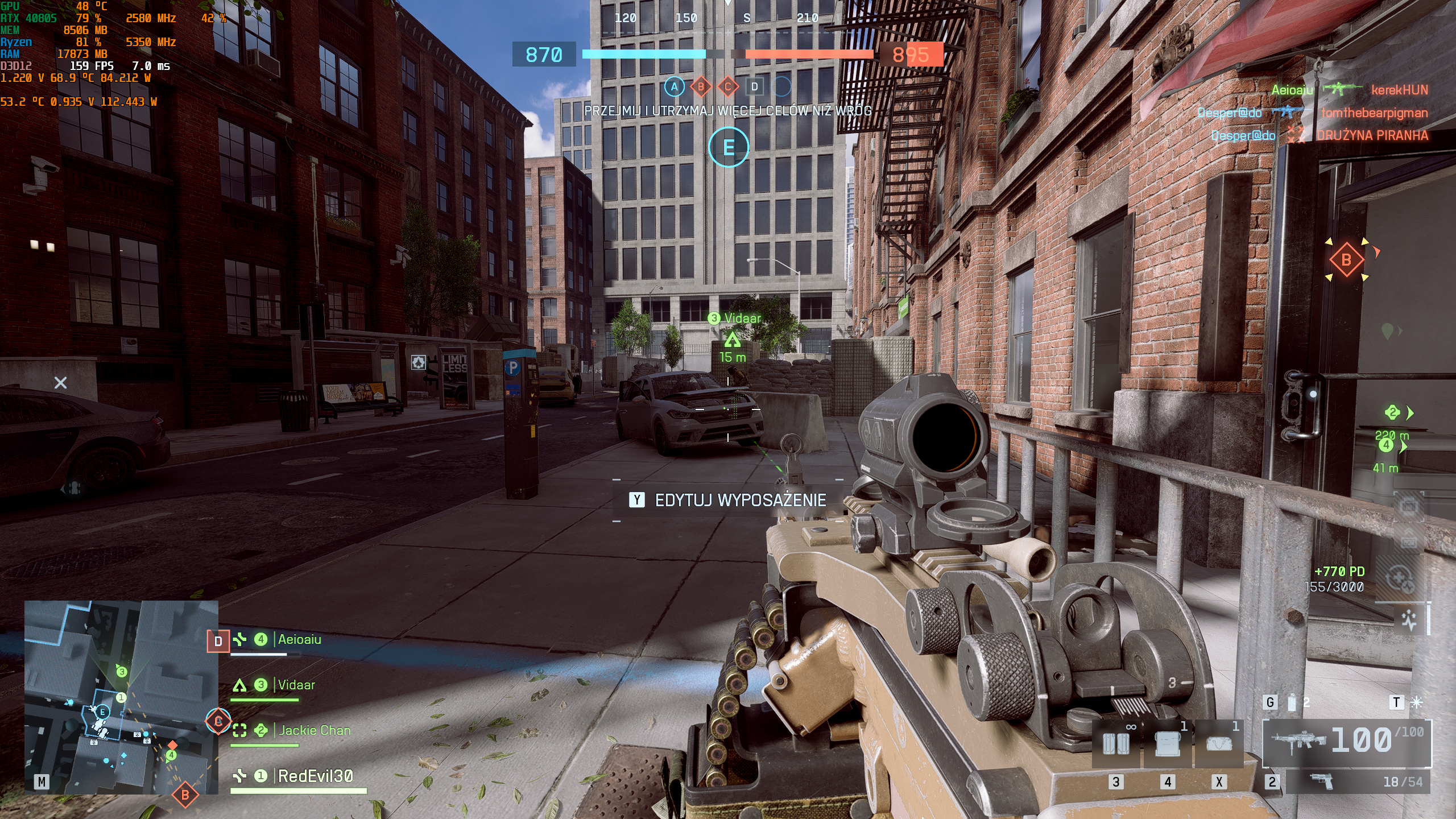Open the minimap in the corner
The height and width of the screenshot is (819, 1456).
121,697
